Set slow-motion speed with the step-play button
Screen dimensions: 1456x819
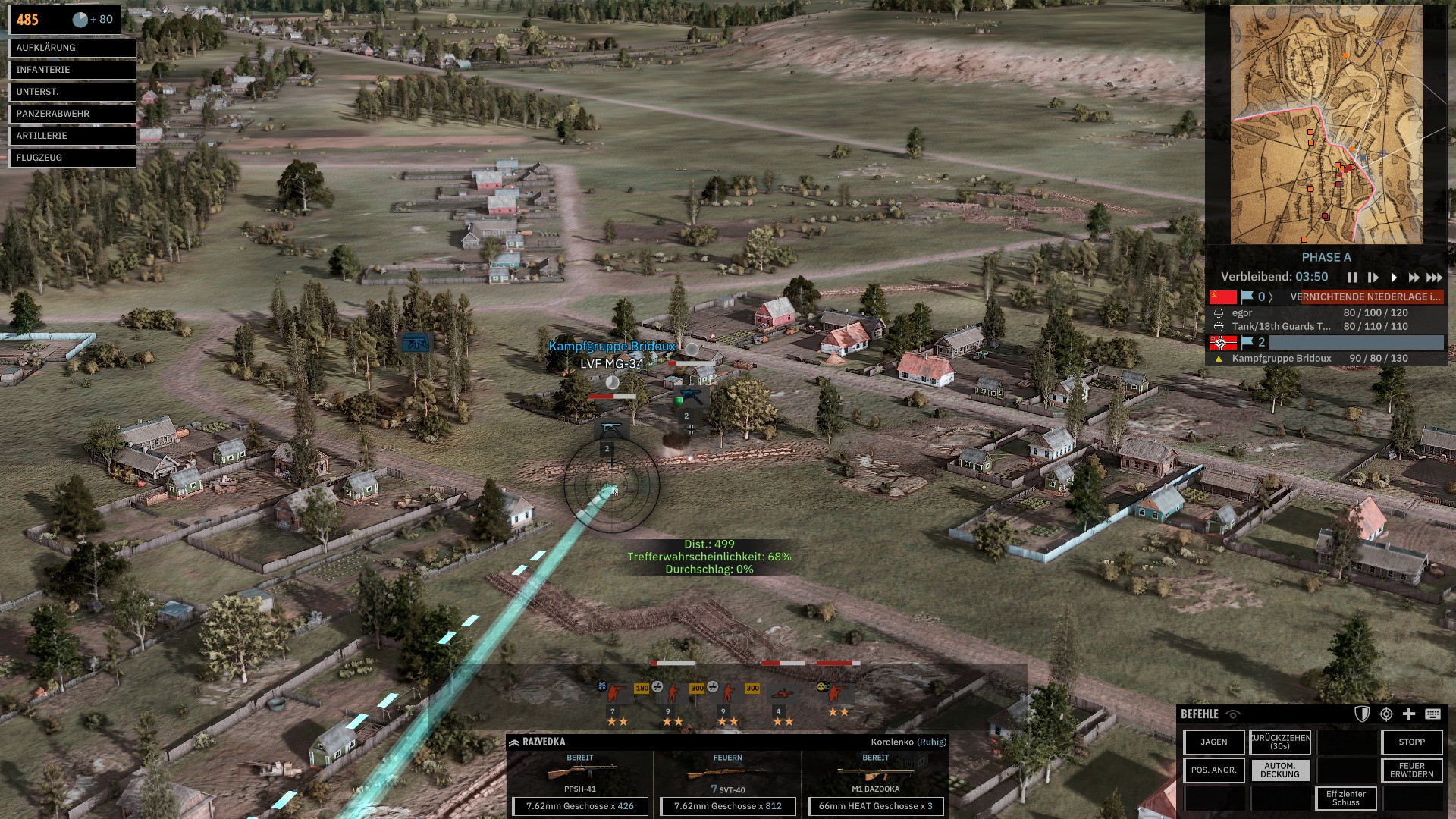1373,278
